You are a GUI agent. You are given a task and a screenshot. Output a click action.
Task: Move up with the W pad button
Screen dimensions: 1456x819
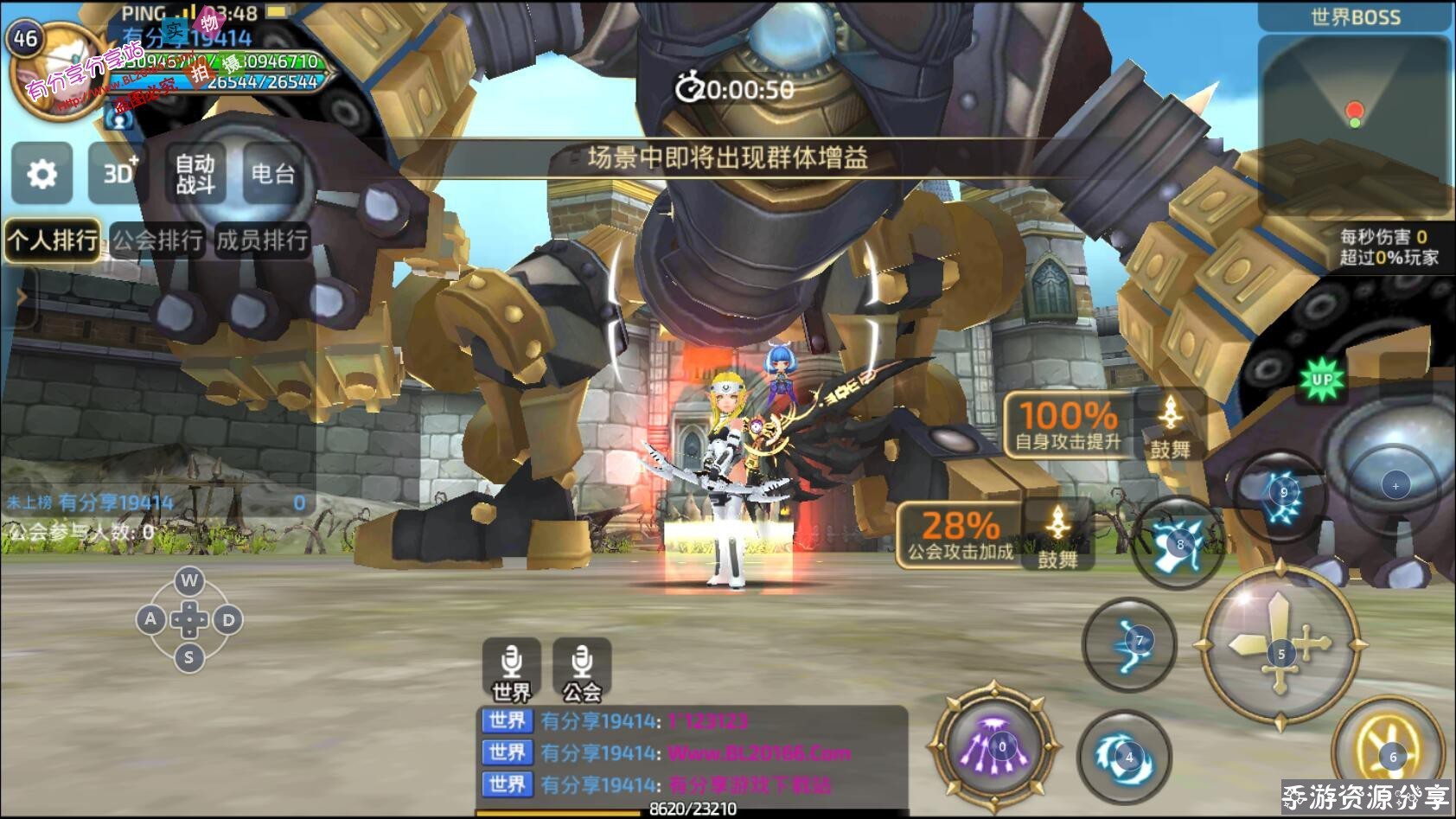tap(189, 580)
